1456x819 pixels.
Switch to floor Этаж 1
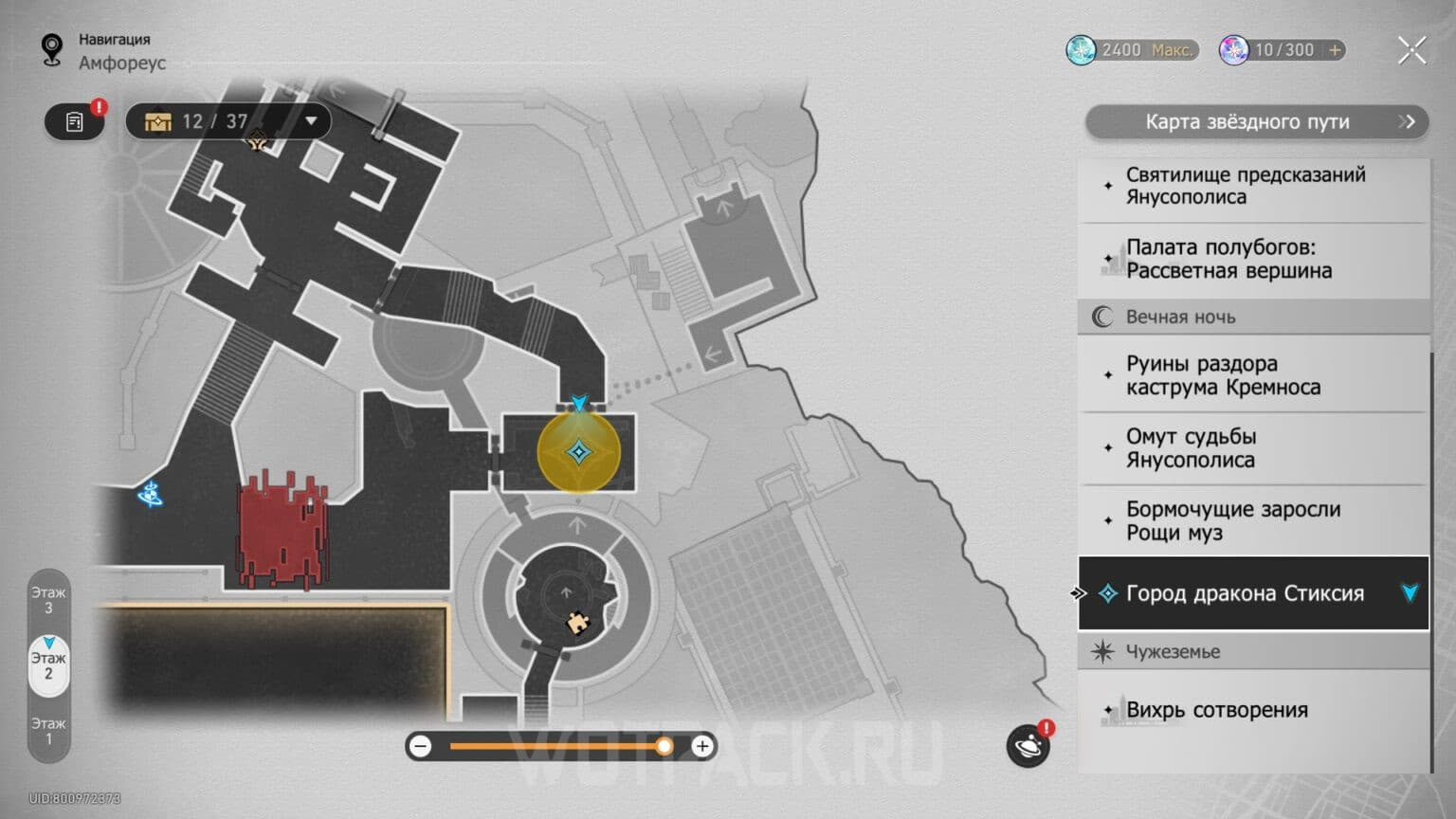coord(47,731)
